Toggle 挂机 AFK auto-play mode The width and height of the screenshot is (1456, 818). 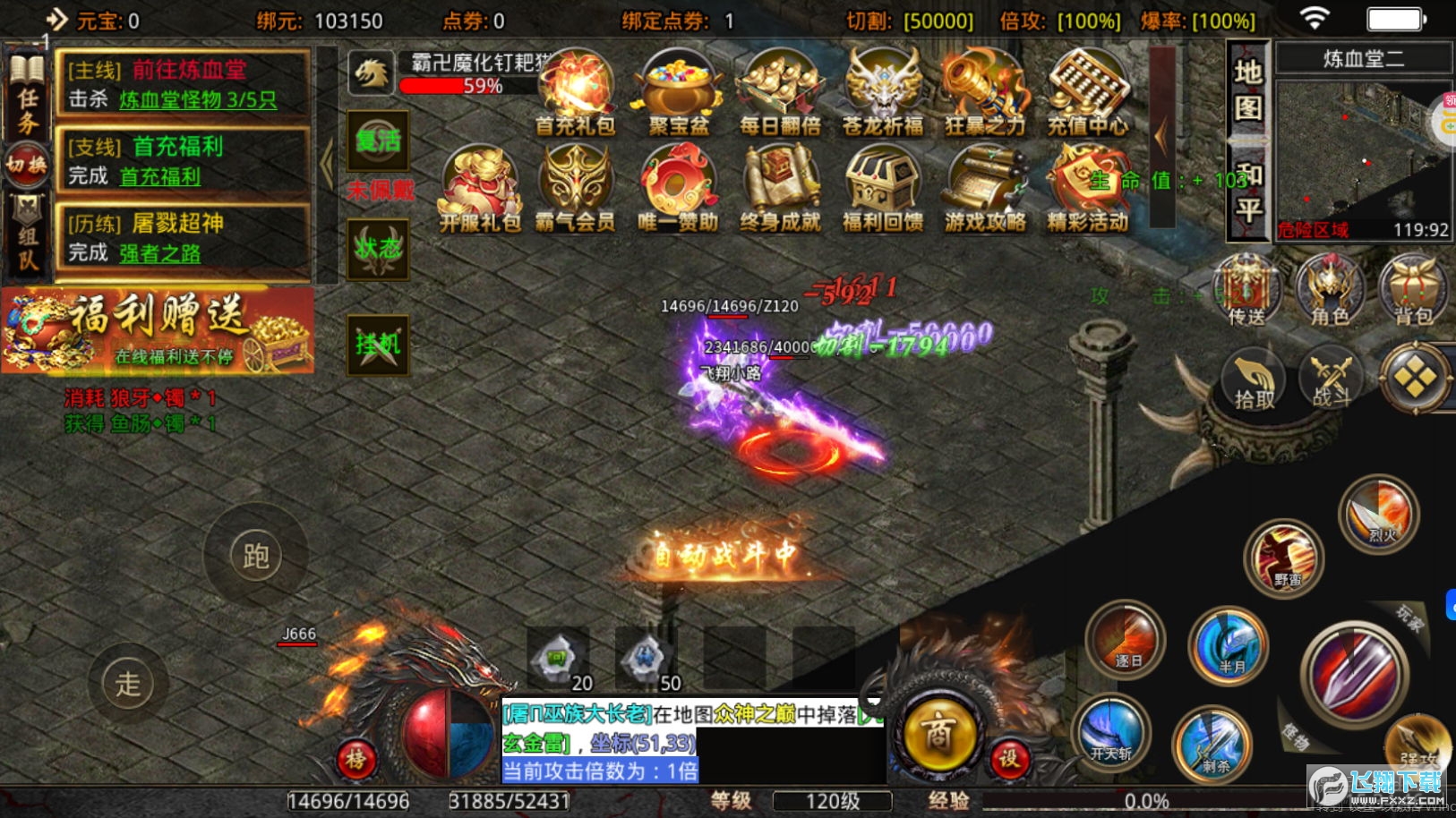point(378,345)
